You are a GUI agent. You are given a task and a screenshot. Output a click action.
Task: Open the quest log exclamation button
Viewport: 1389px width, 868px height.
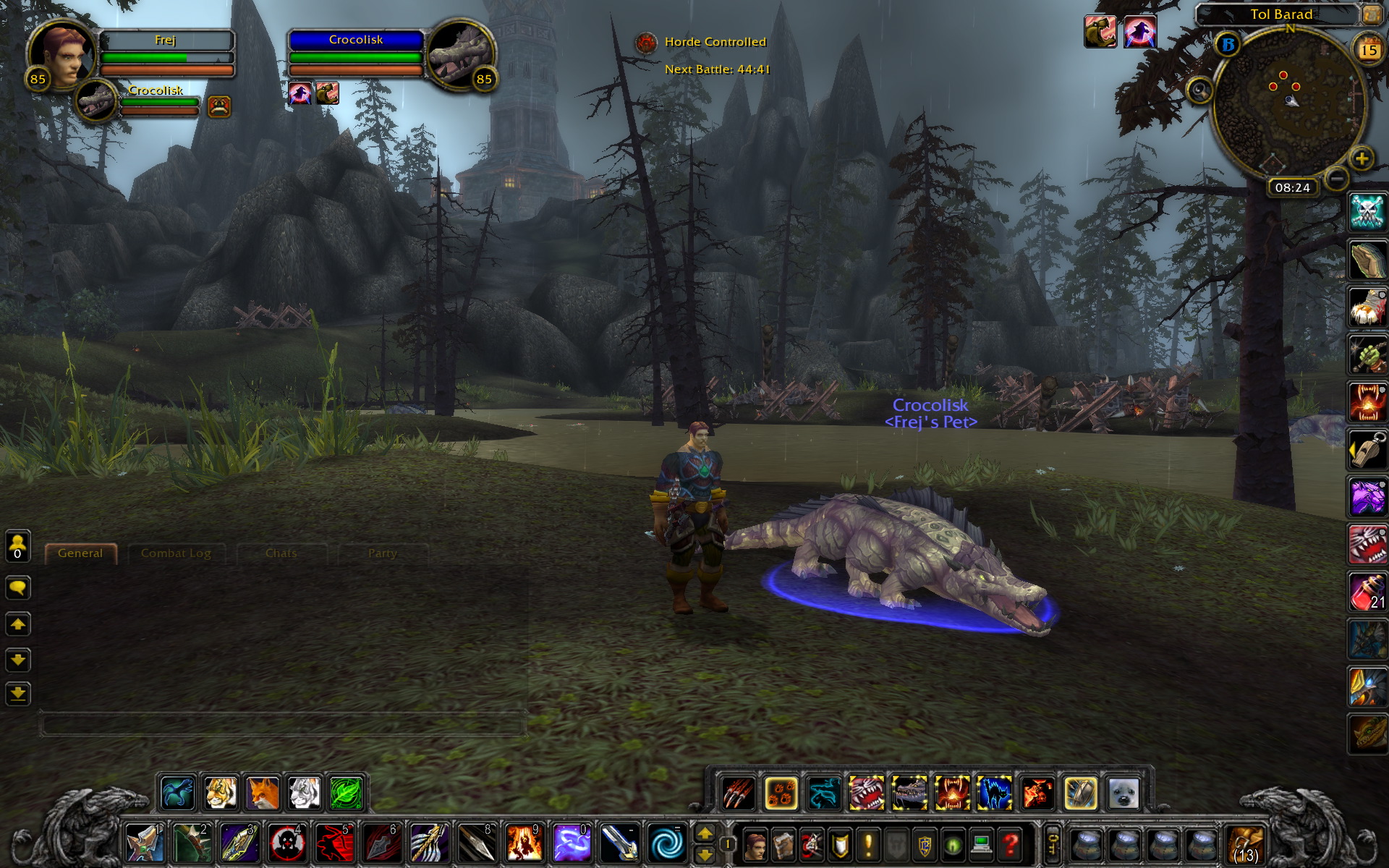pyautogui.click(x=868, y=844)
